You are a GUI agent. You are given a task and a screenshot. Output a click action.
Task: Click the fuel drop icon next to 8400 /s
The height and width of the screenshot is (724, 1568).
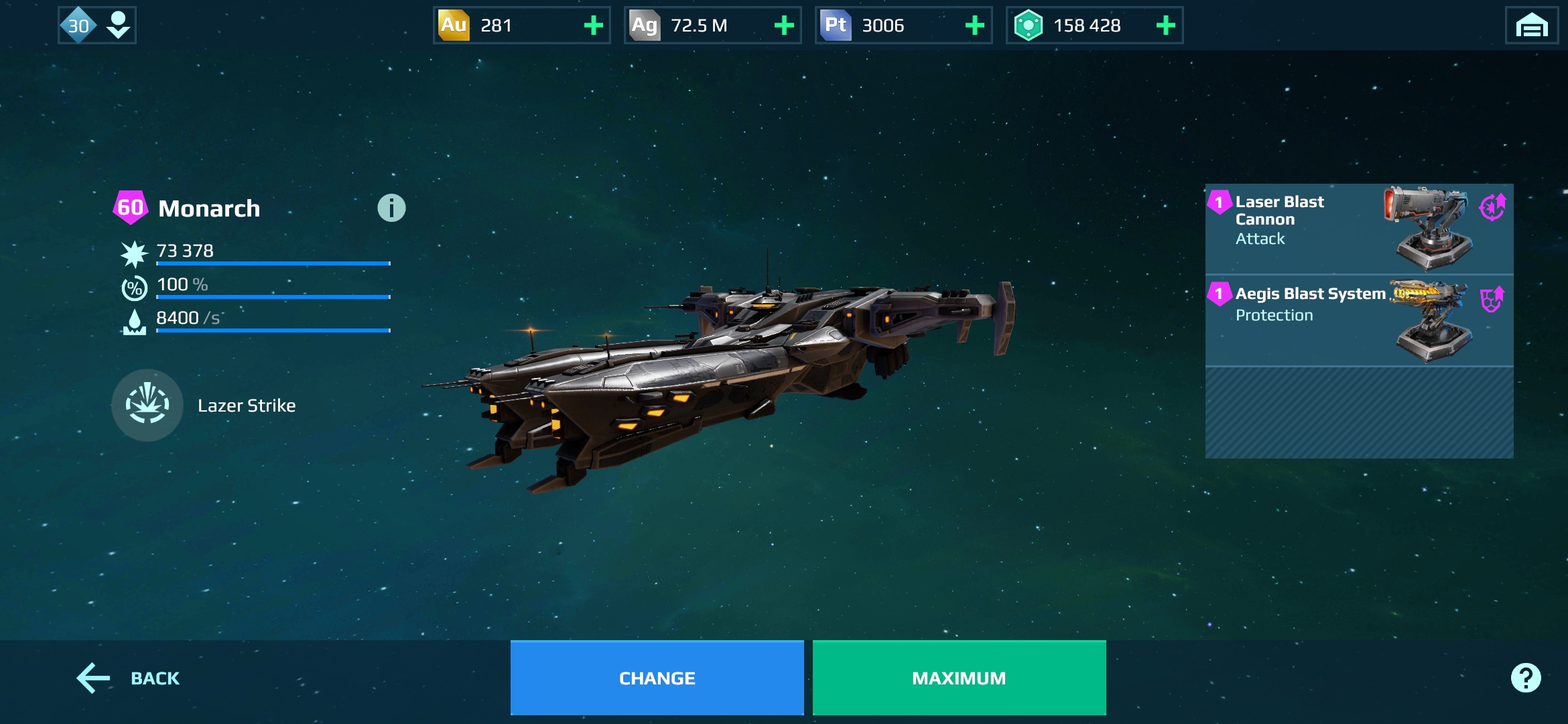point(135,322)
